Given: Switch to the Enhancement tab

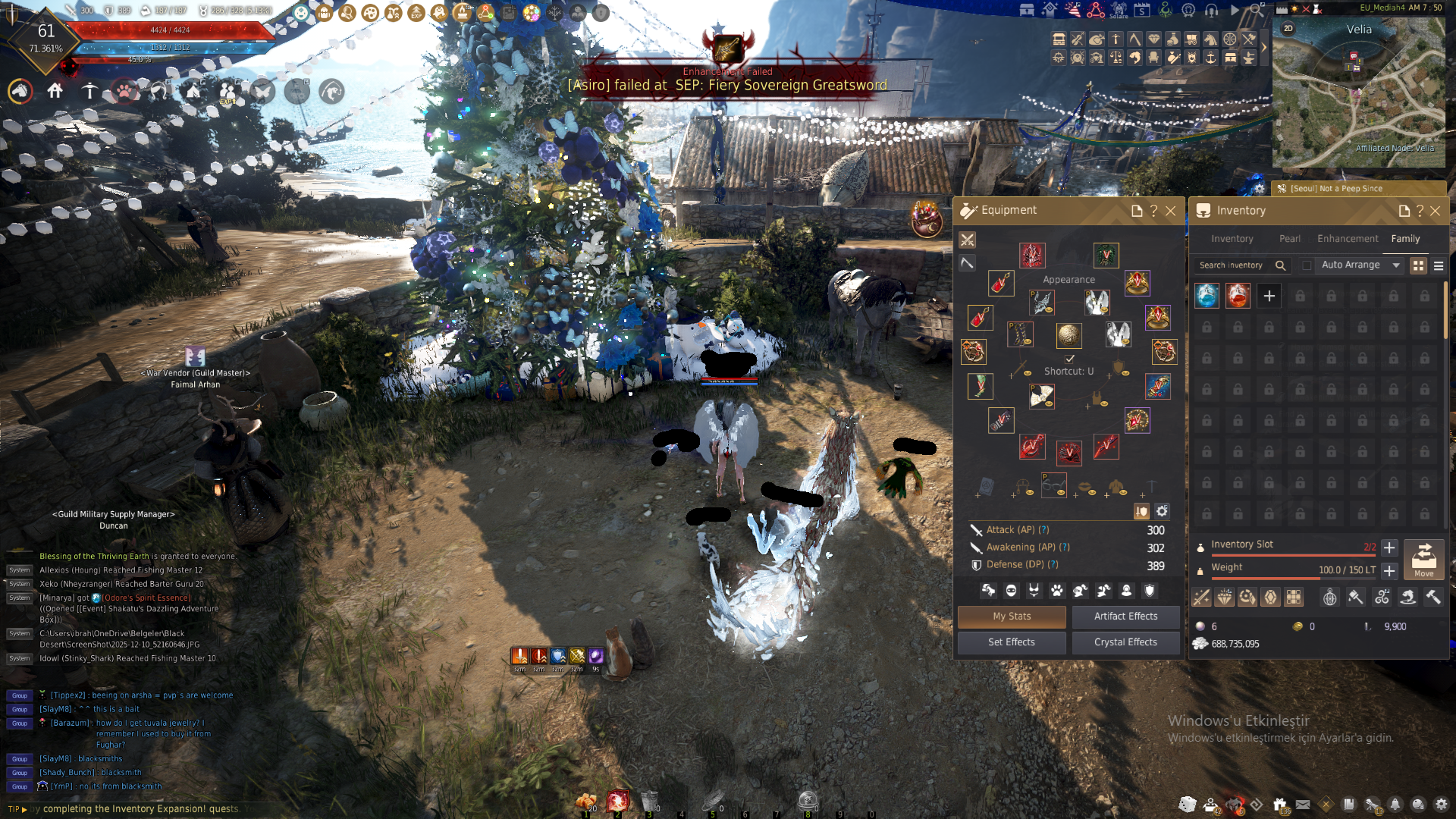Looking at the screenshot, I should pyautogui.click(x=1348, y=239).
